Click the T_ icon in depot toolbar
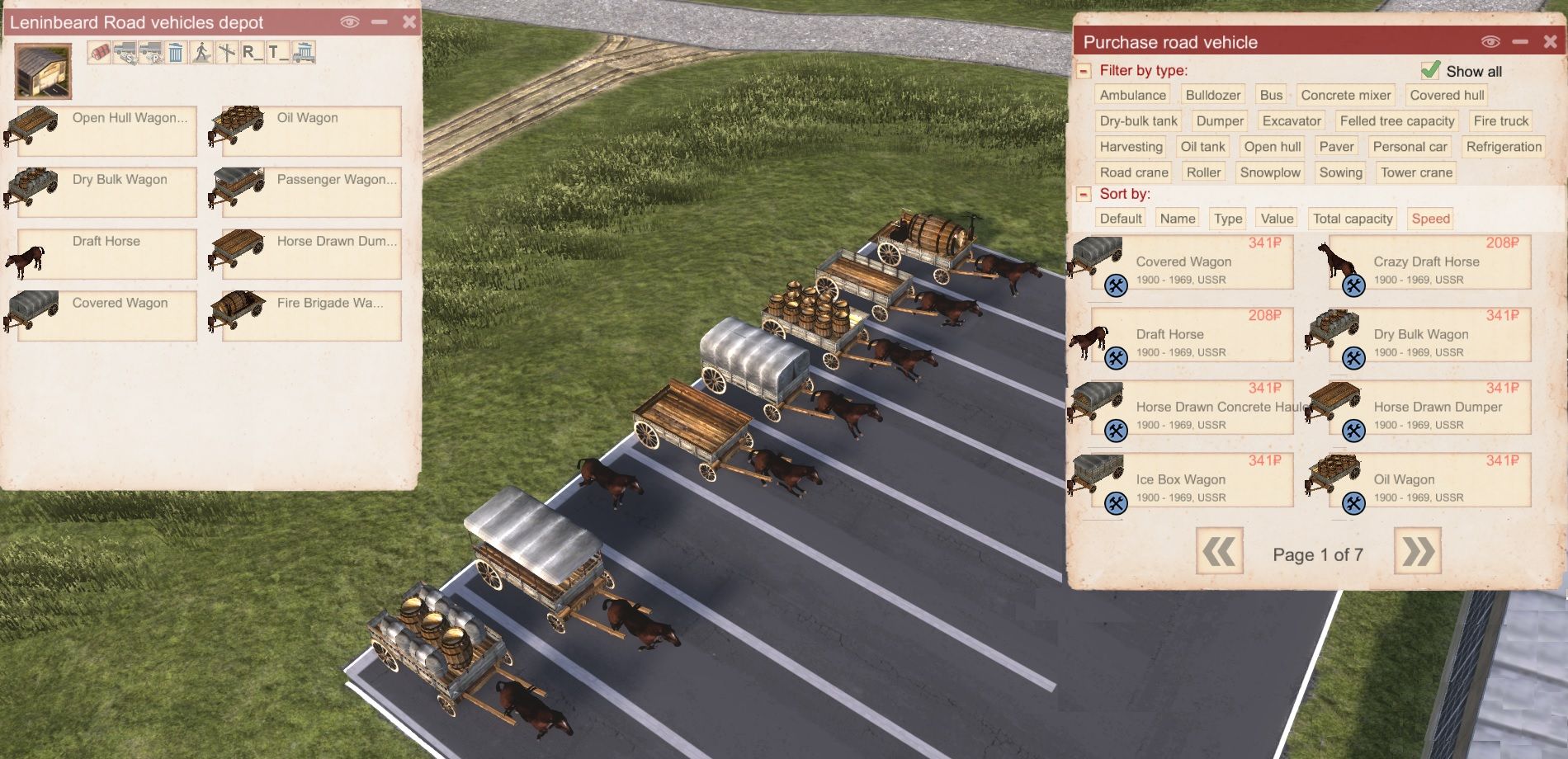1568x759 pixels. pos(277,54)
